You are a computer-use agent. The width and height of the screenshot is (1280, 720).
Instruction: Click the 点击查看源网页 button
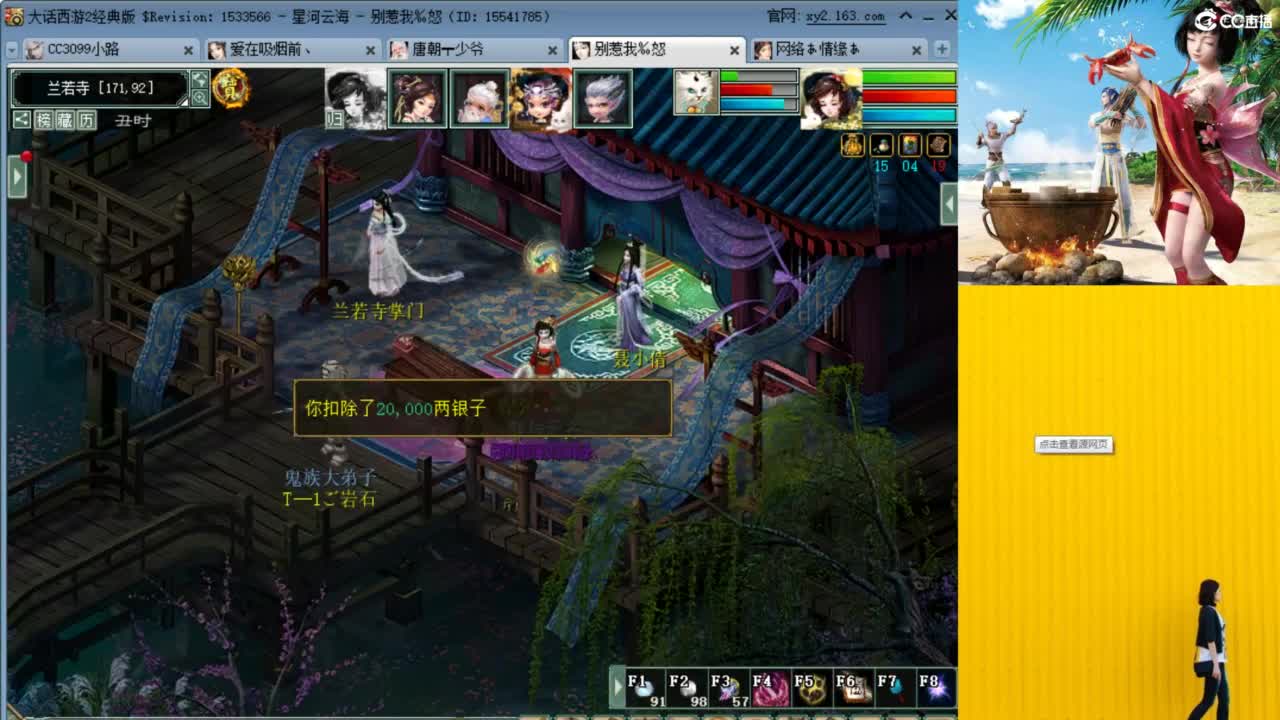coord(1073,445)
